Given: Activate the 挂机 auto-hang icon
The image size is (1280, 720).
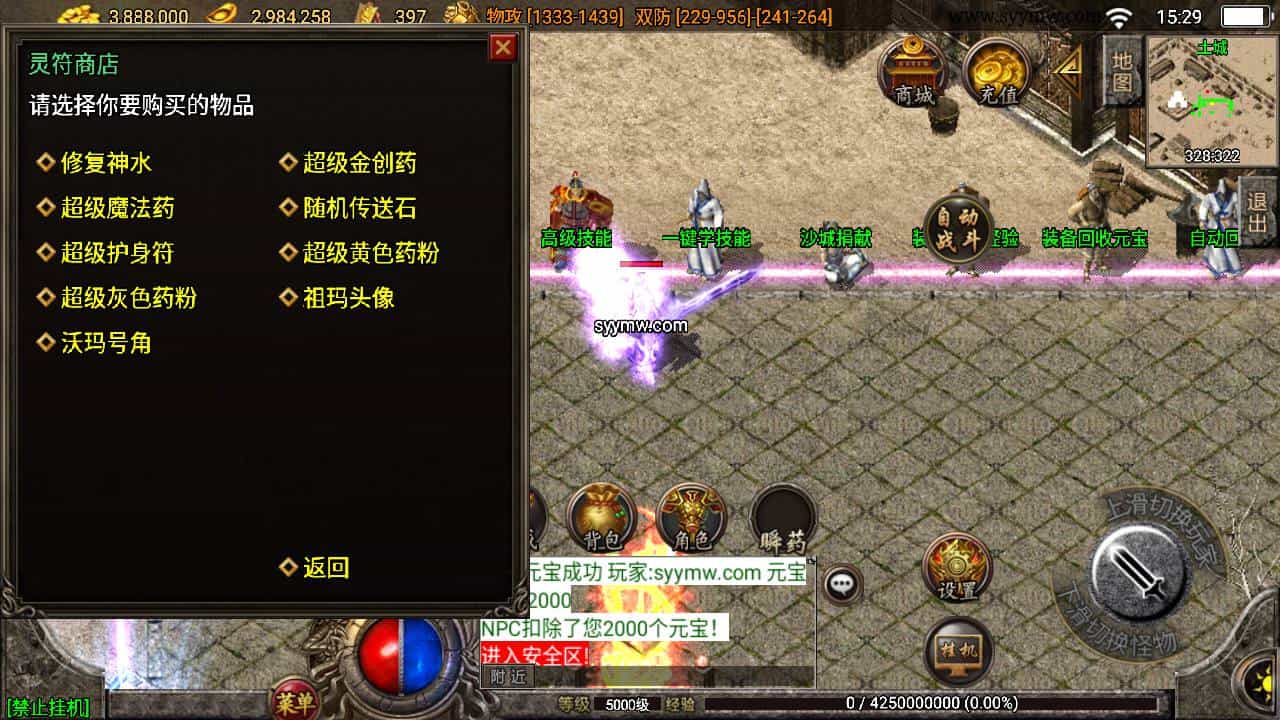Looking at the screenshot, I should [x=957, y=650].
